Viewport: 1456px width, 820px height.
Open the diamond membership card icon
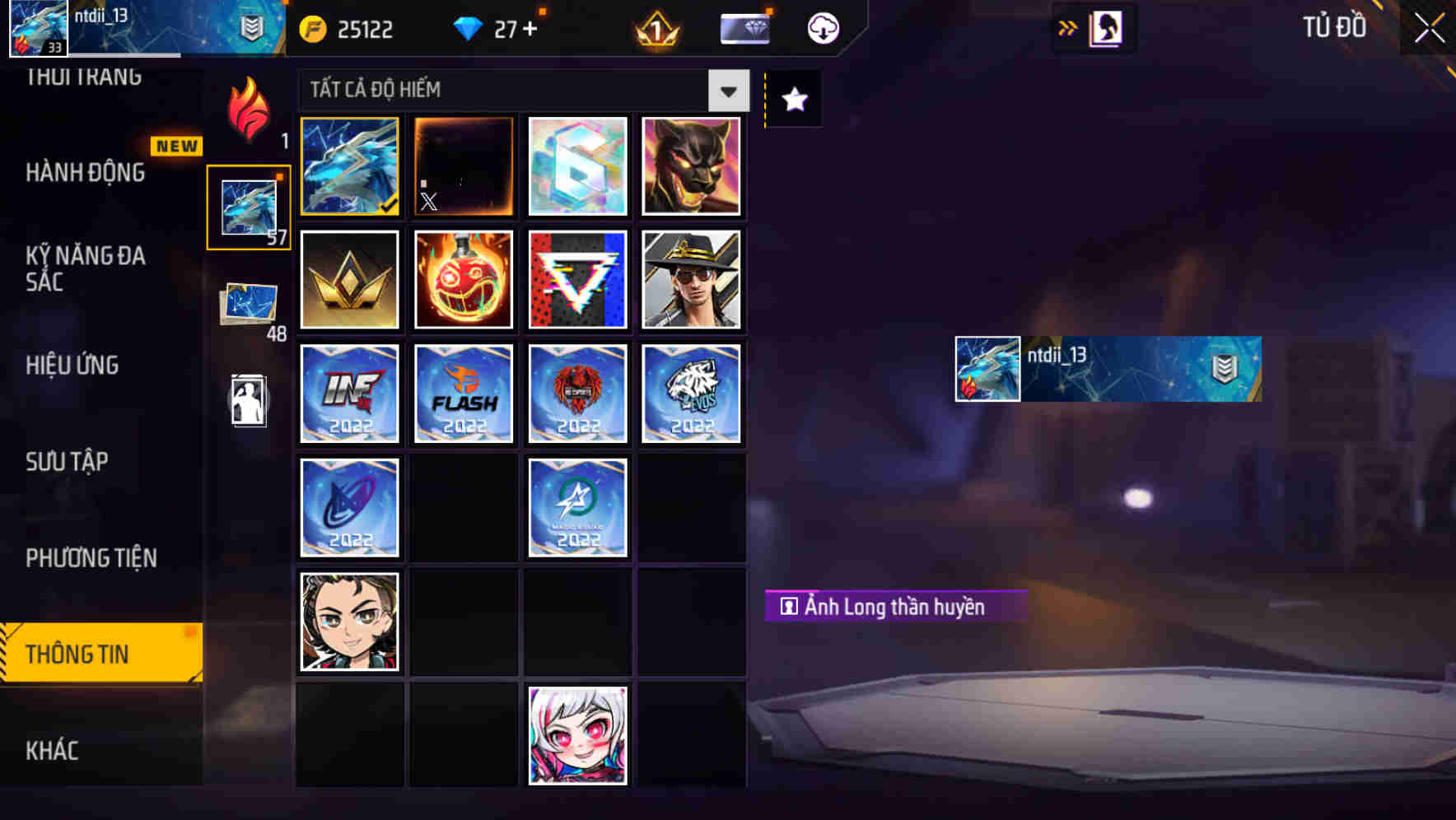tap(744, 27)
